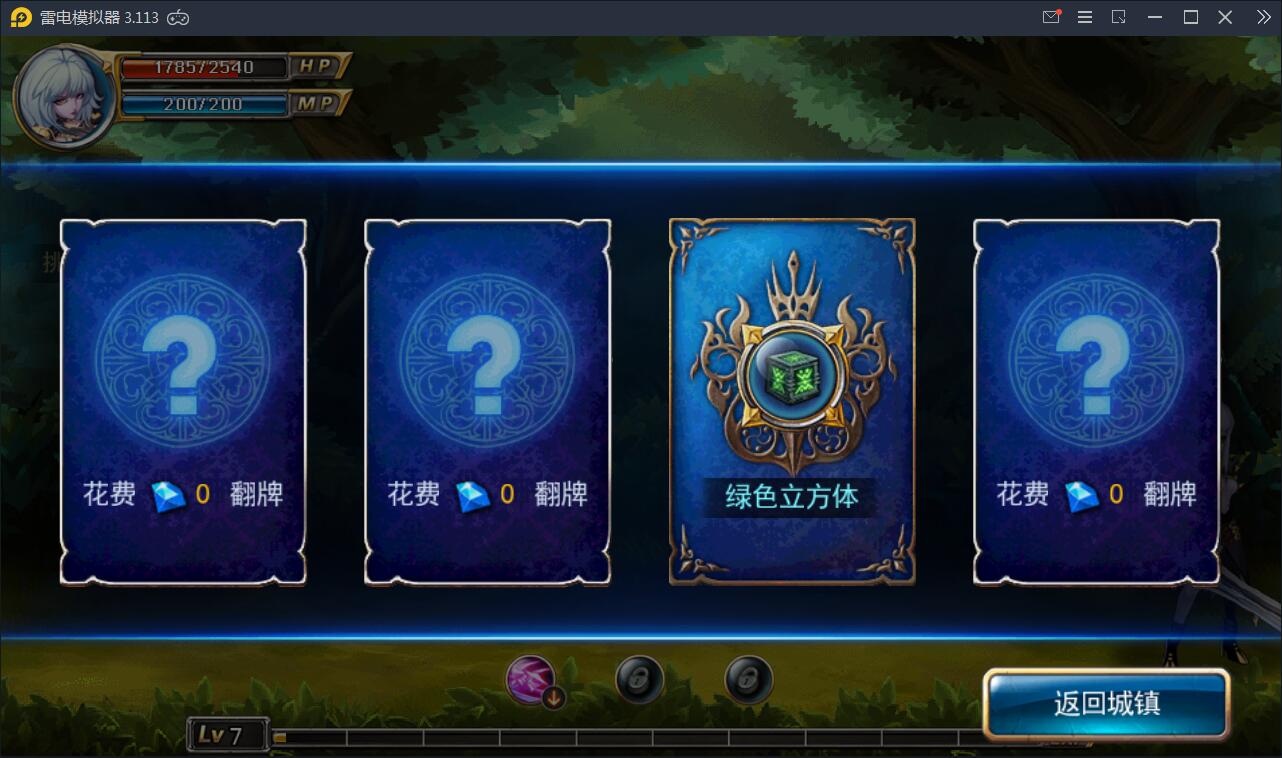1282x758 pixels.
Task: Flip the second face-down card
Action: coord(487,400)
